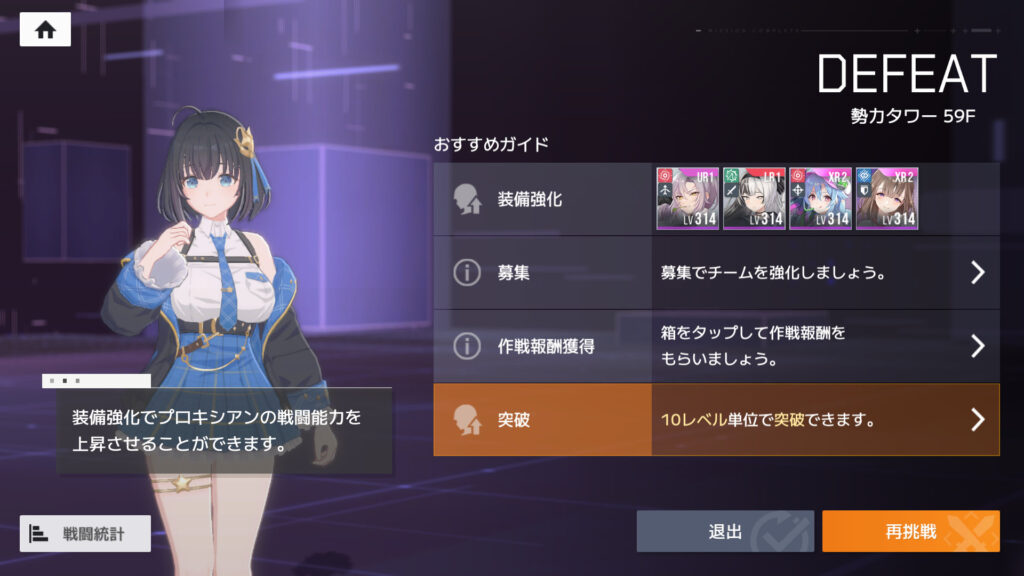1024x576 pixels.
Task: Select the blue-haired XR2 character portrait
Action: [x=820, y=199]
